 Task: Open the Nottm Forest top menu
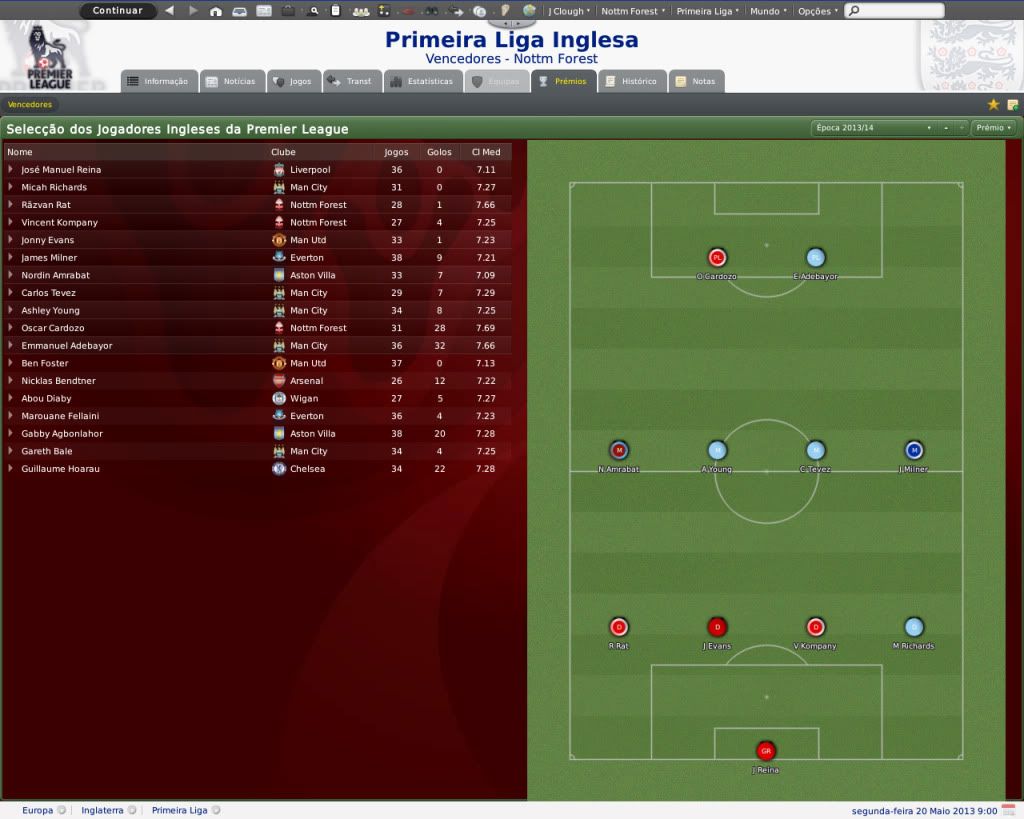pyautogui.click(x=633, y=11)
